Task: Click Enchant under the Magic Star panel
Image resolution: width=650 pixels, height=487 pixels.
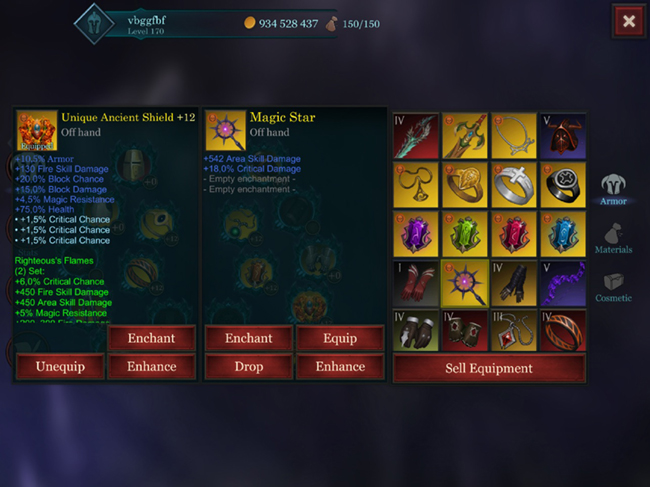Action: [x=248, y=338]
